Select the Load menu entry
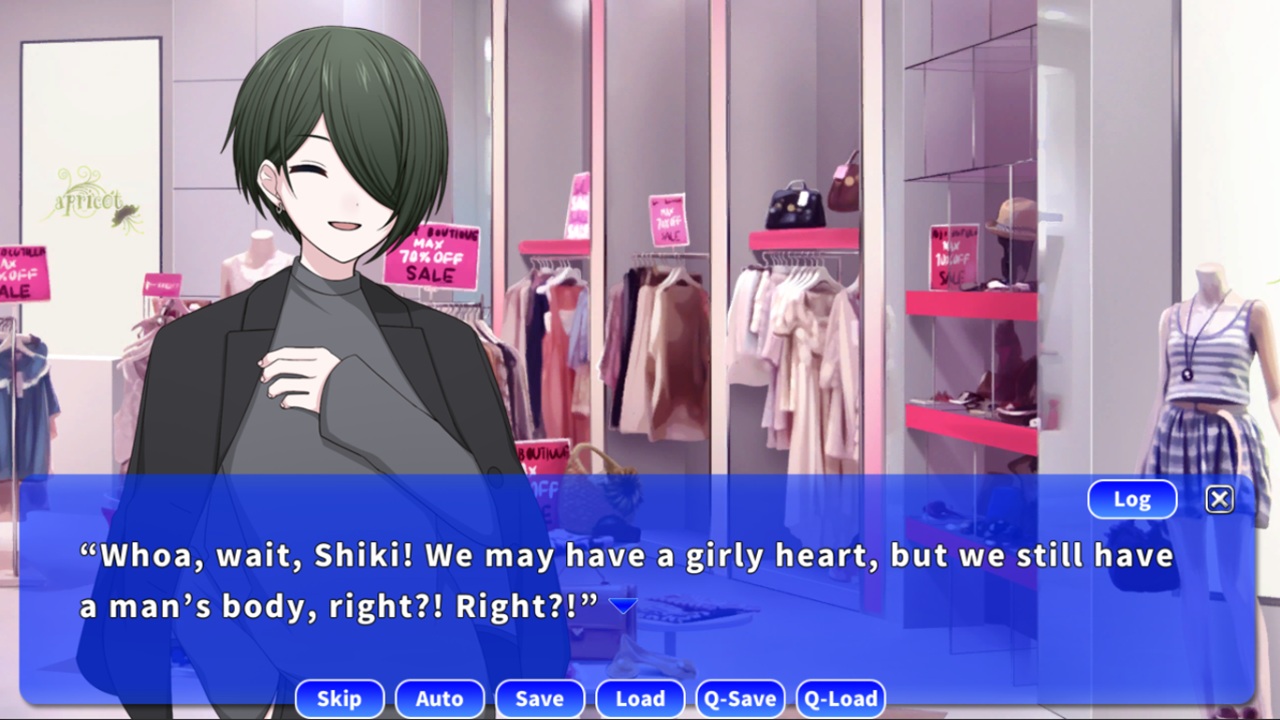Viewport: 1280px width, 720px height. pos(640,698)
